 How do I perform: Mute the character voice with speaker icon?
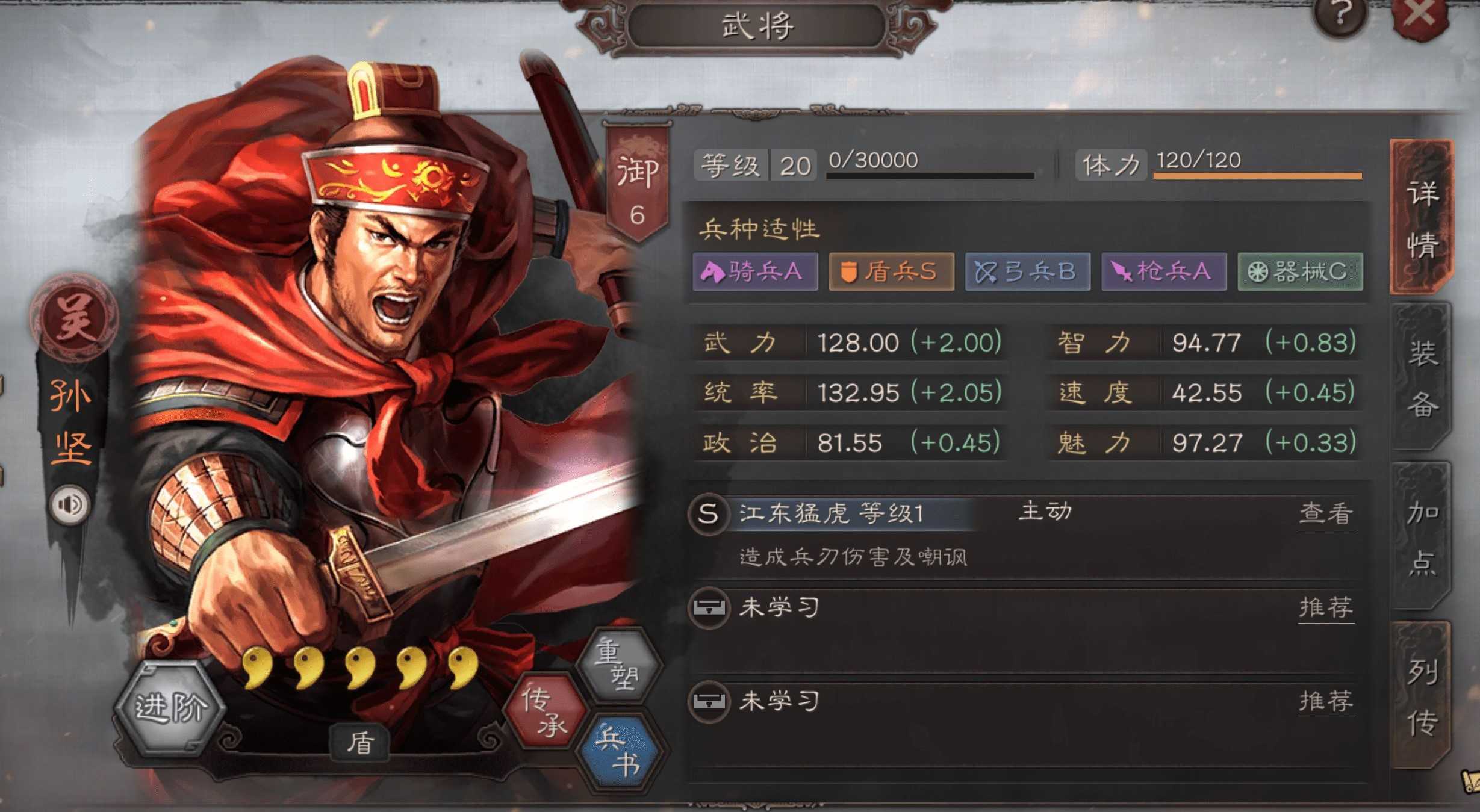click(70, 504)
